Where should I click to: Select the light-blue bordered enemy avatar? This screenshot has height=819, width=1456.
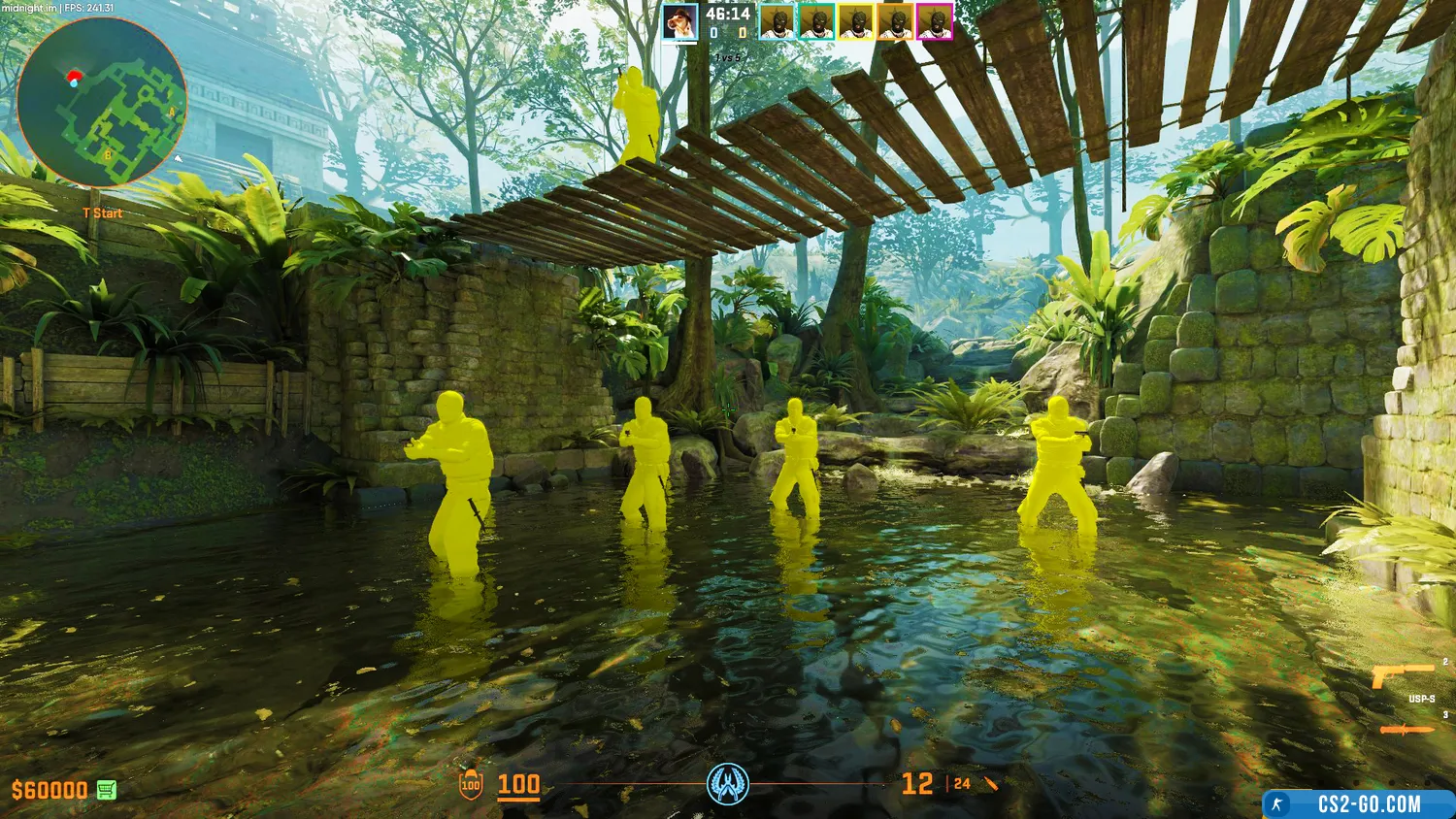pyautogui.click(x=777, y=21)
